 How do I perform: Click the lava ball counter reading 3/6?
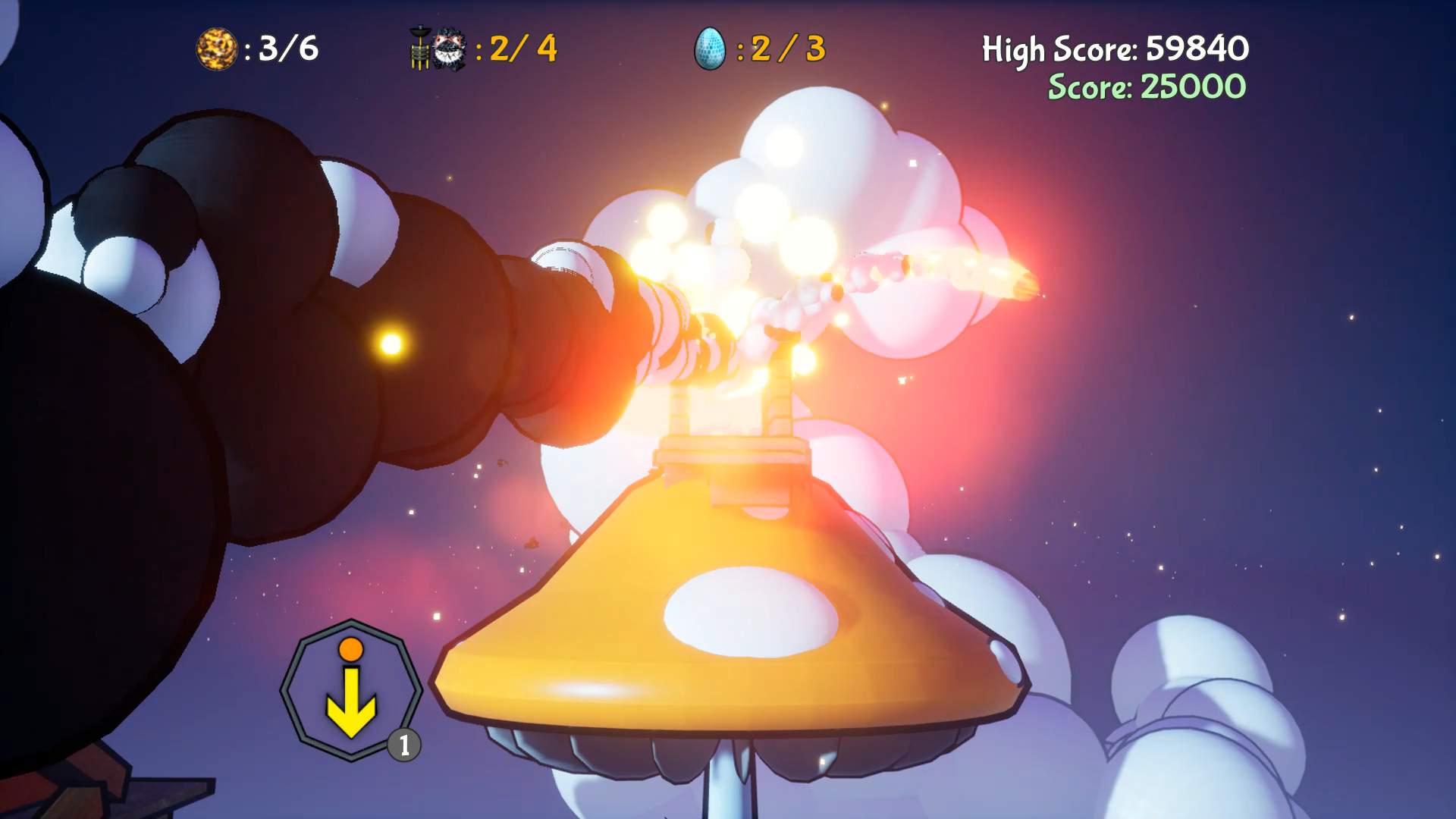tap(288, 49)
